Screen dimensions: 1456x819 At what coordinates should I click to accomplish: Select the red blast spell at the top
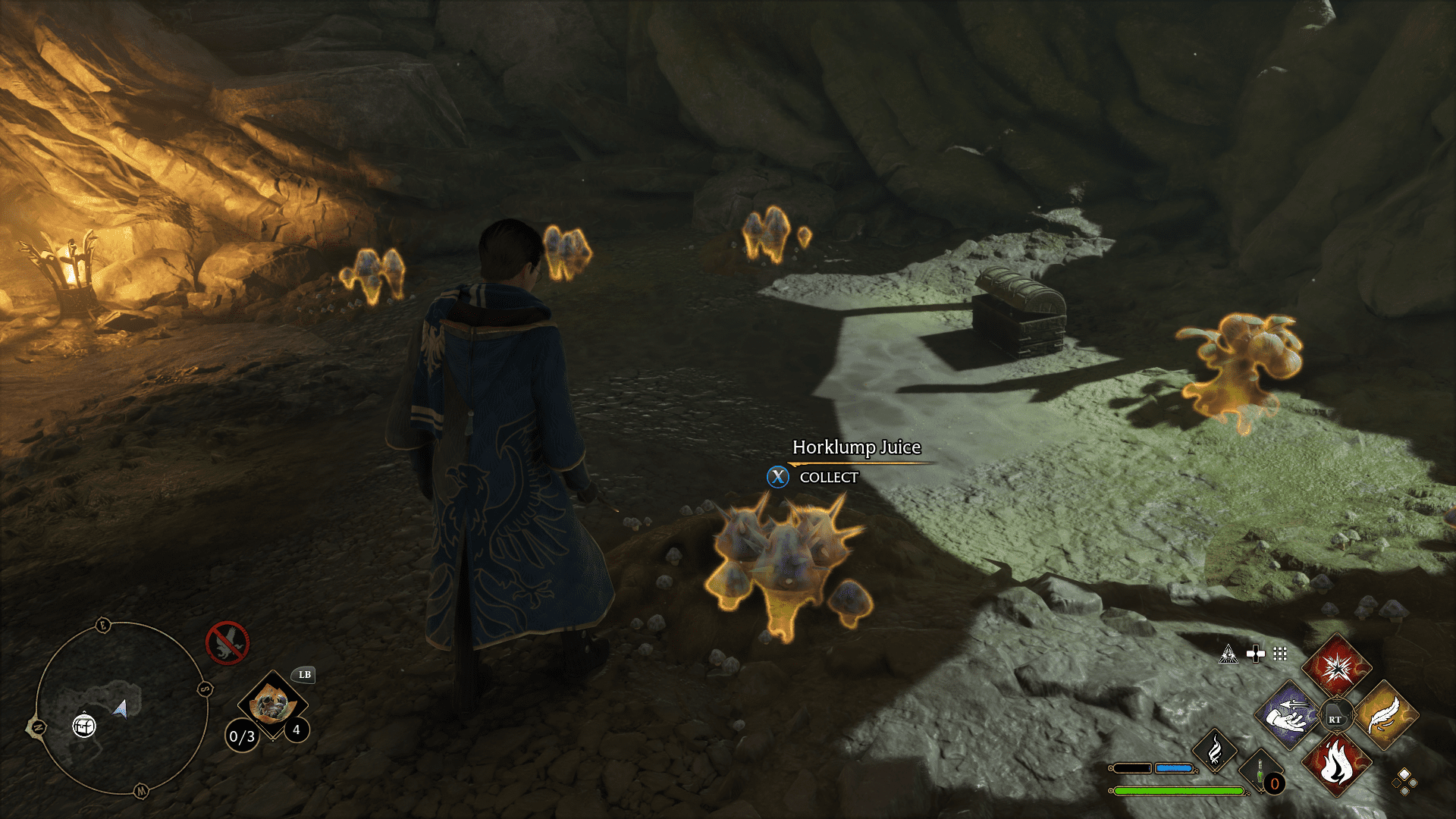[x=1337, y=669]
